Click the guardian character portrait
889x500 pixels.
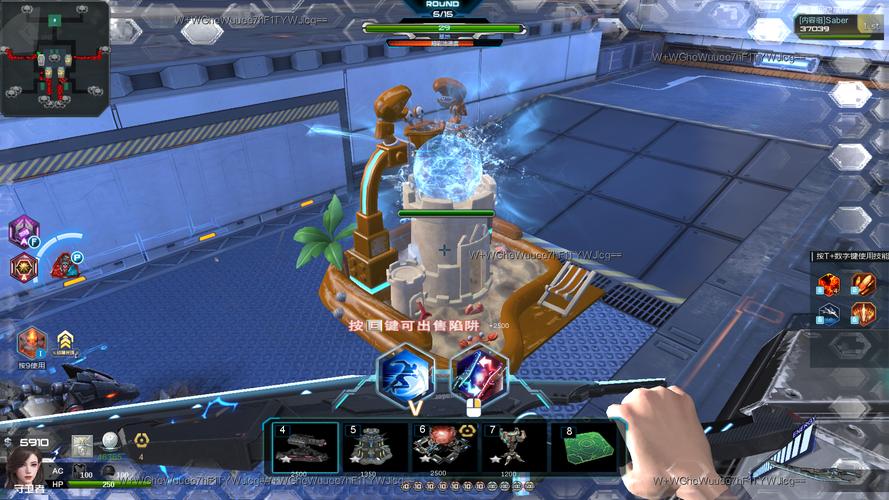click(x=25, y=466)
